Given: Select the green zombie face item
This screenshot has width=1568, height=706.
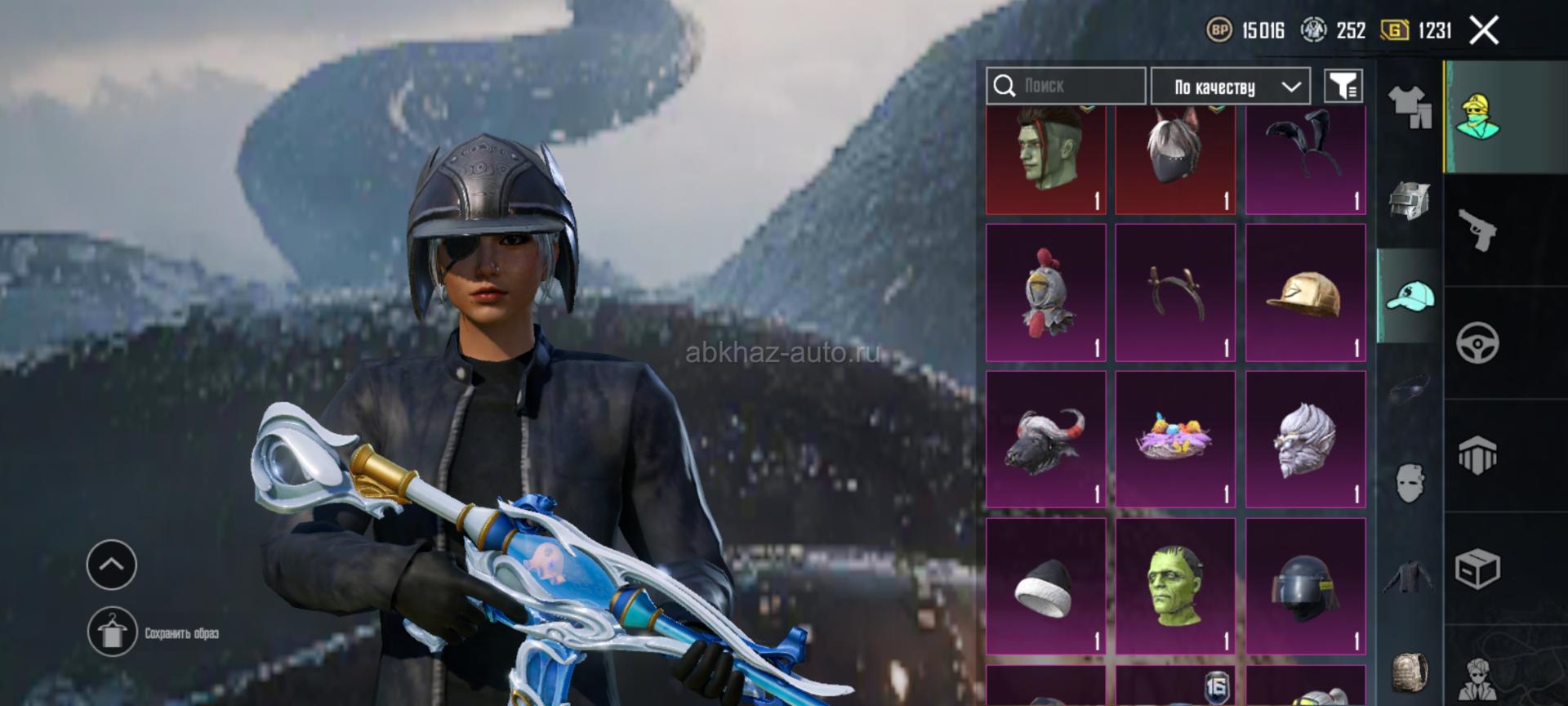Looking at the screenshot, I should tap(1045, 159).
